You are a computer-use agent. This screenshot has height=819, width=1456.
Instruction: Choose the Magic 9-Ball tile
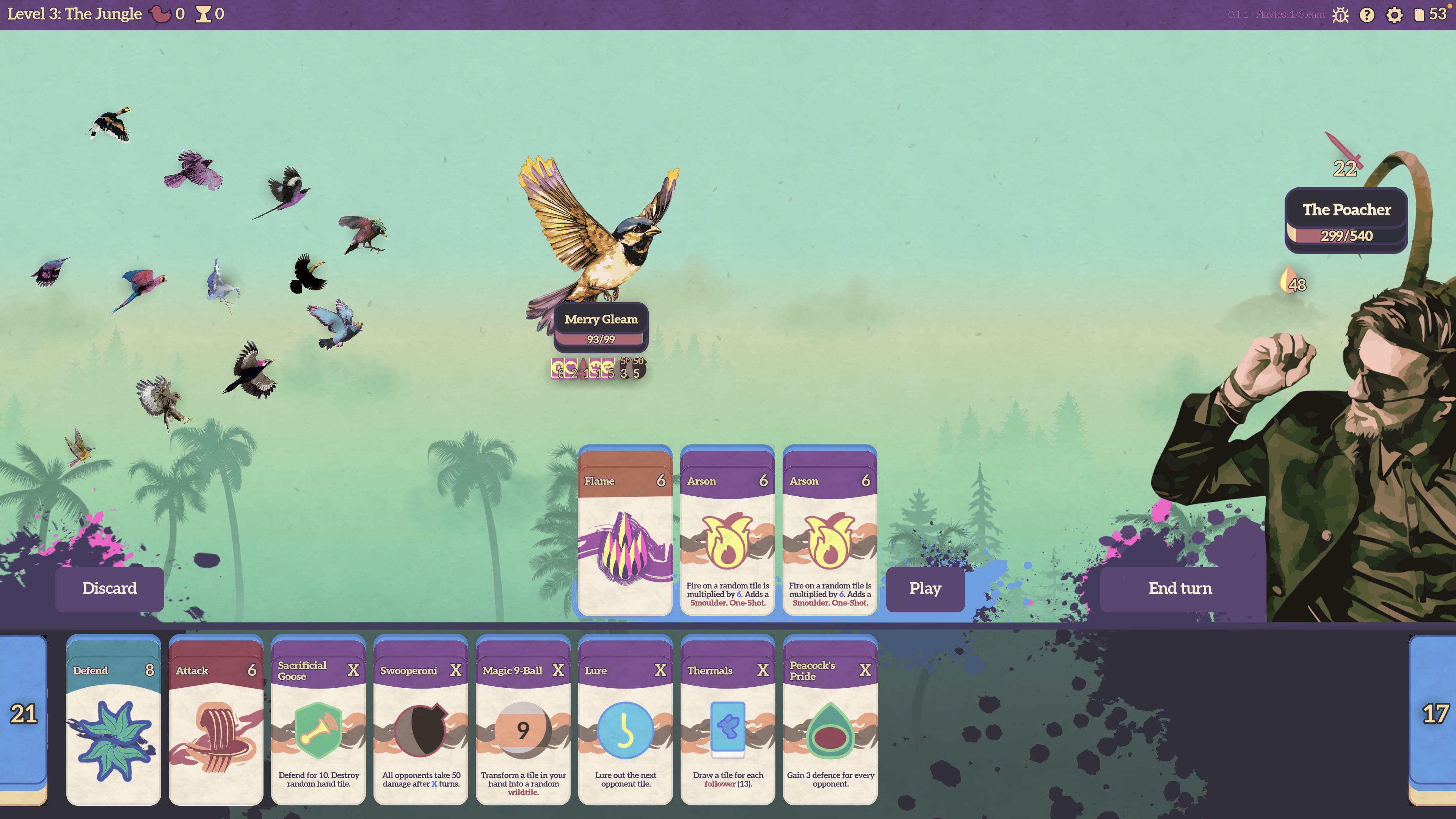(523, 721)
